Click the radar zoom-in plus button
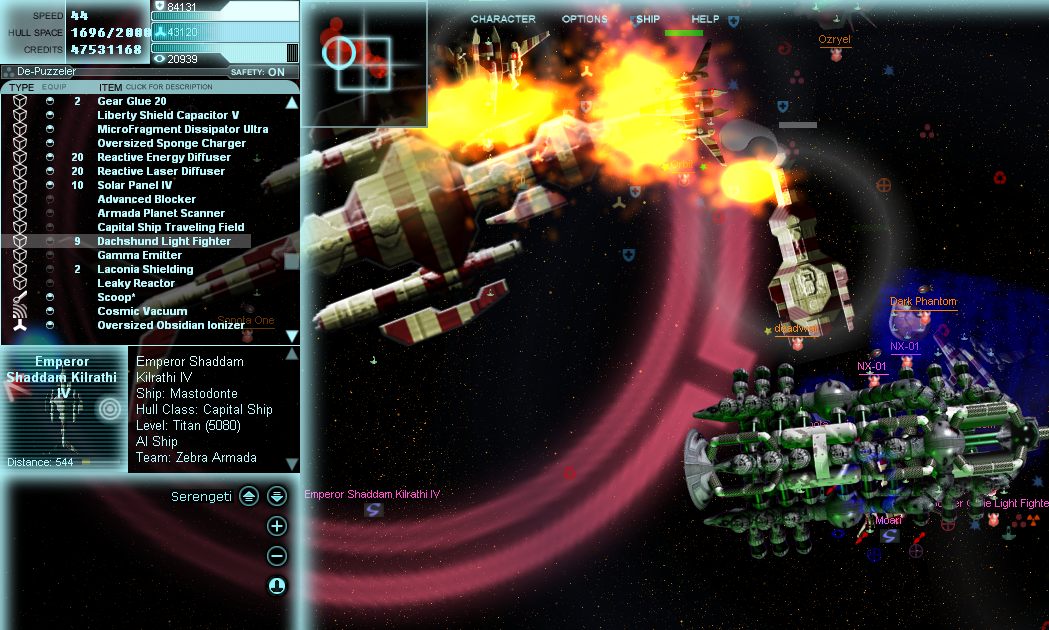 (278, 527)
